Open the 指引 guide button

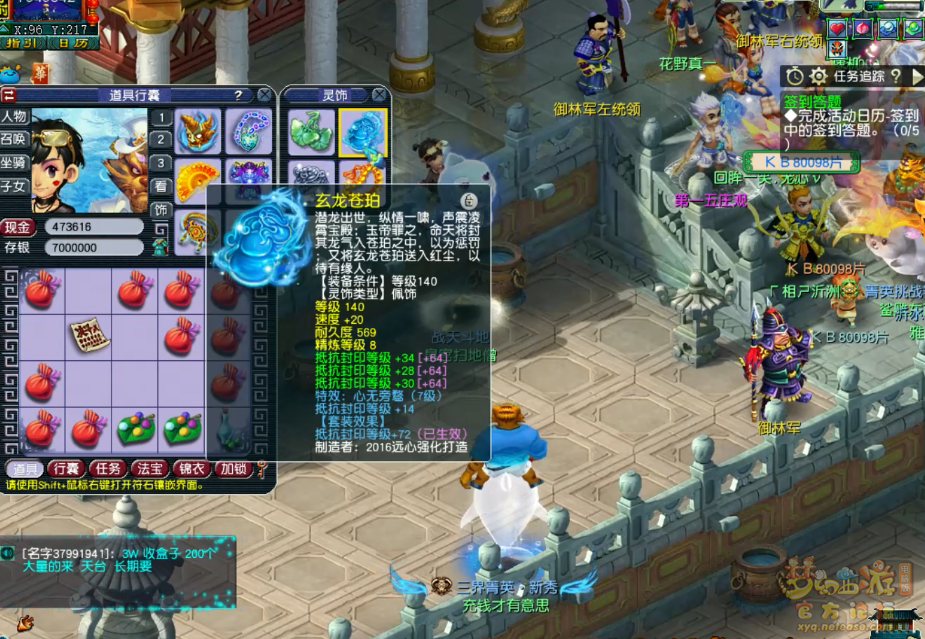pos(23,43)
